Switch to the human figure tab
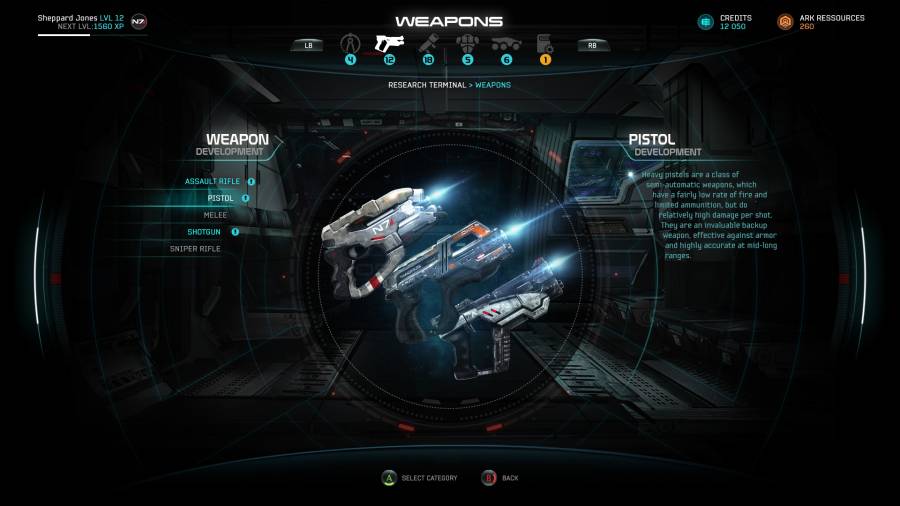This screenshot has height=506, width=900. tap(350, 44)
